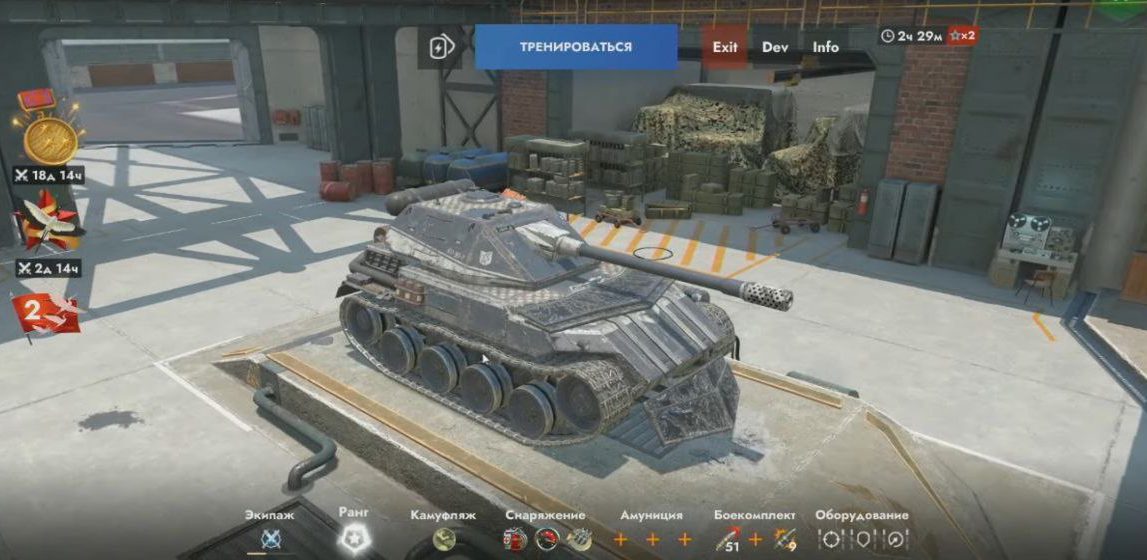
Task: Open the gold medal event
Action: click(45, 135)
